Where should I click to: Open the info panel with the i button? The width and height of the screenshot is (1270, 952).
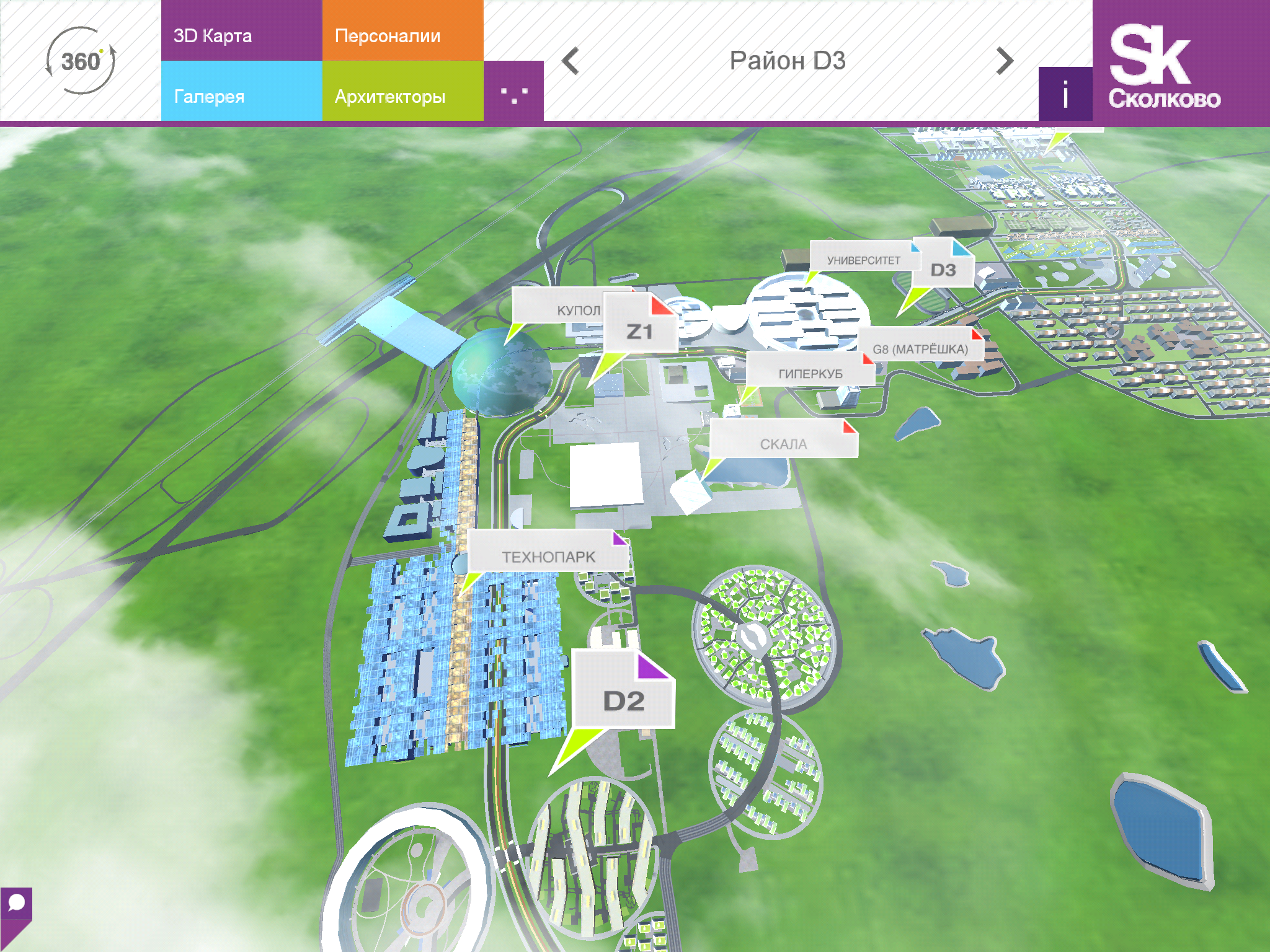1065,94
